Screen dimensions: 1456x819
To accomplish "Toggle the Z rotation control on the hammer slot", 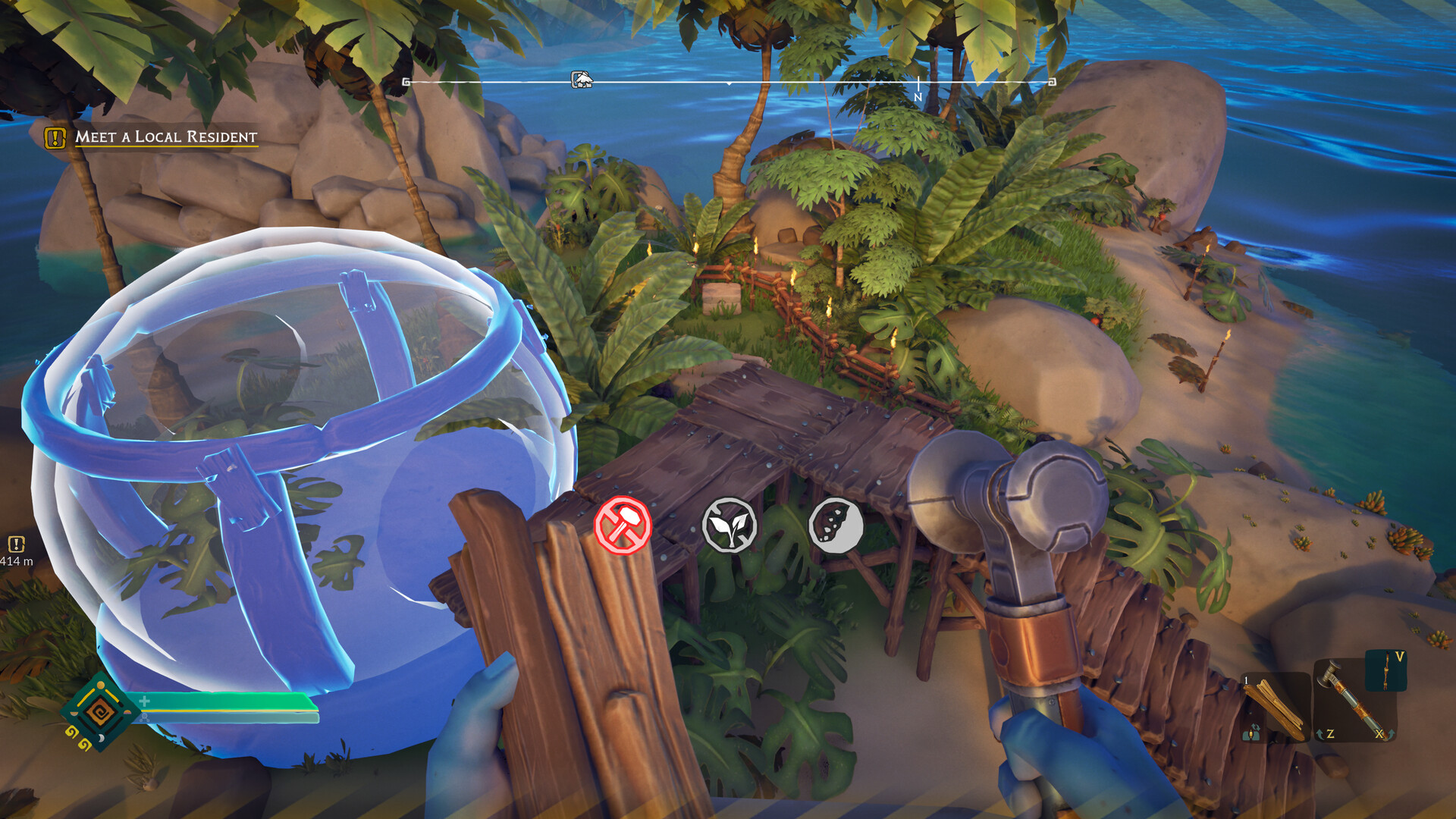I will [x=1326, y=734].
